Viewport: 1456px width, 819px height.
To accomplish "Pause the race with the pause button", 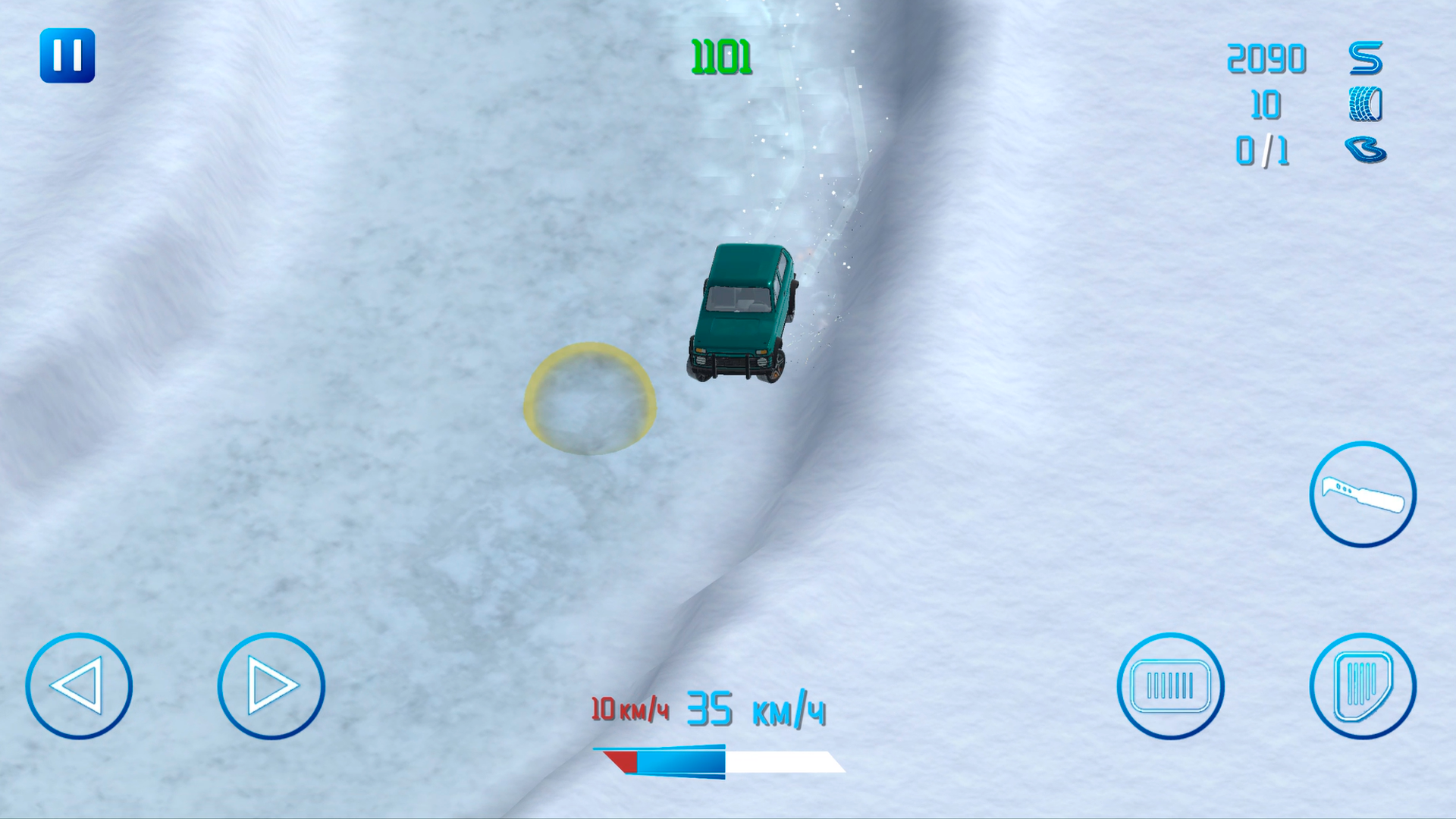I will pyautogui.click(x=68, y=55).
